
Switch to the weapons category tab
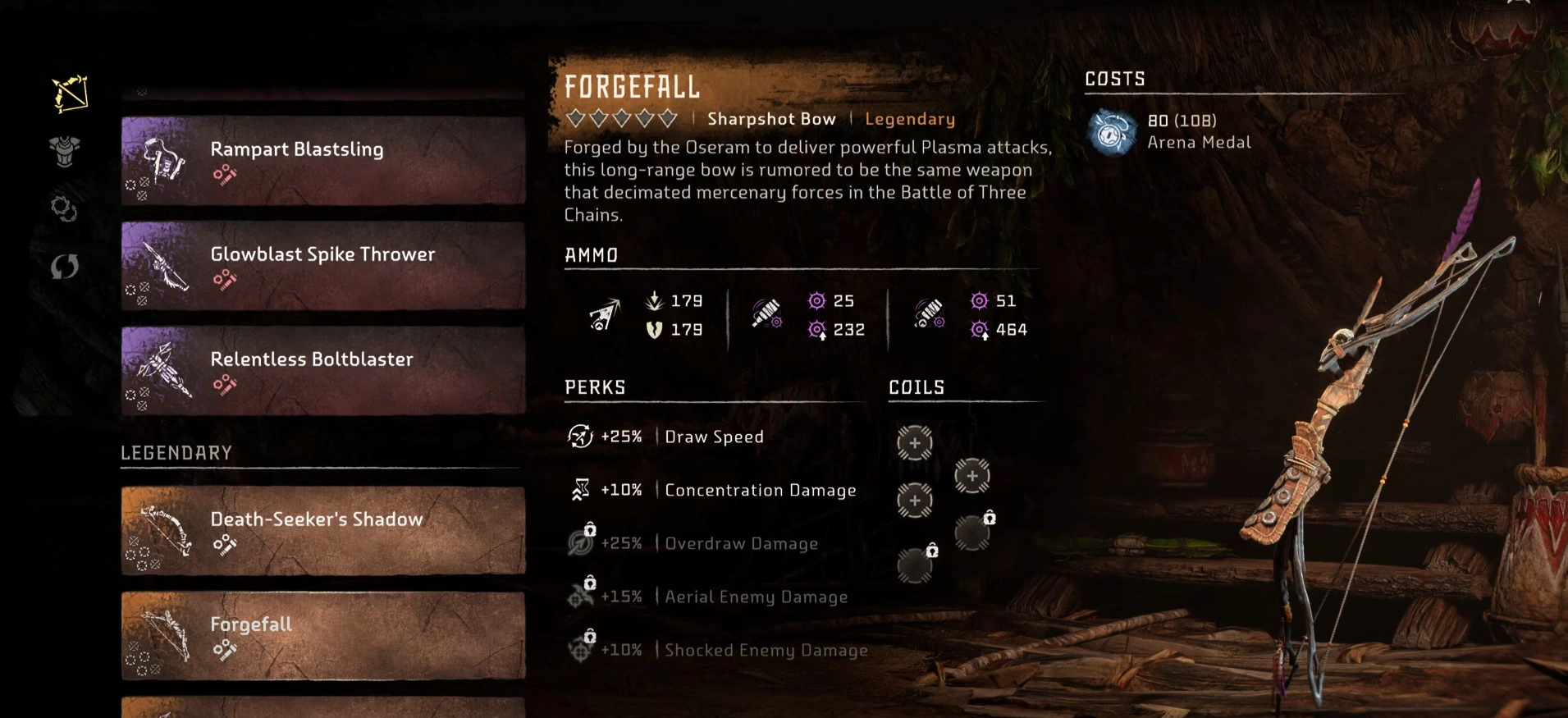(x=70, y=94)
